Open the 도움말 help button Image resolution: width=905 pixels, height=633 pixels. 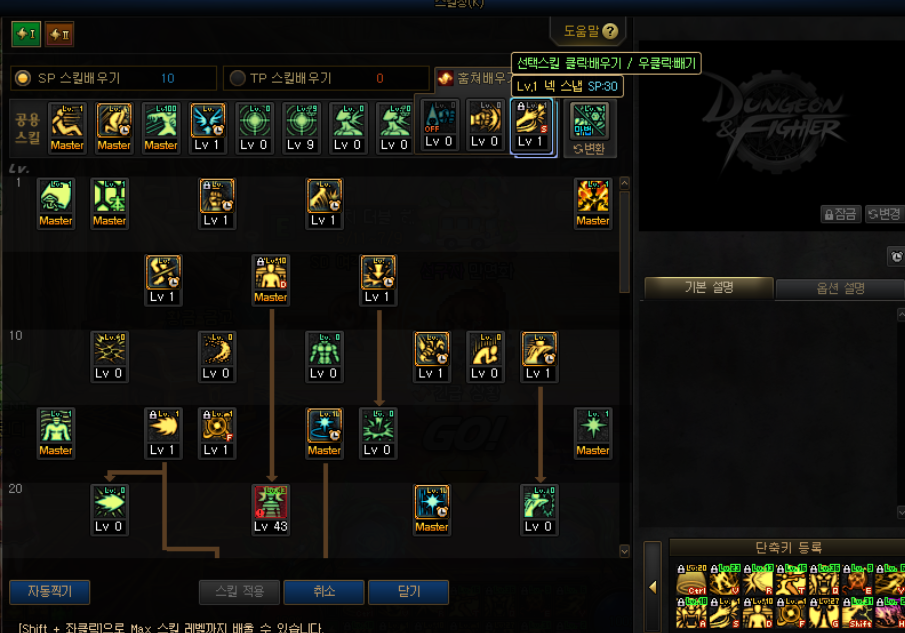[x=589, y=31]
